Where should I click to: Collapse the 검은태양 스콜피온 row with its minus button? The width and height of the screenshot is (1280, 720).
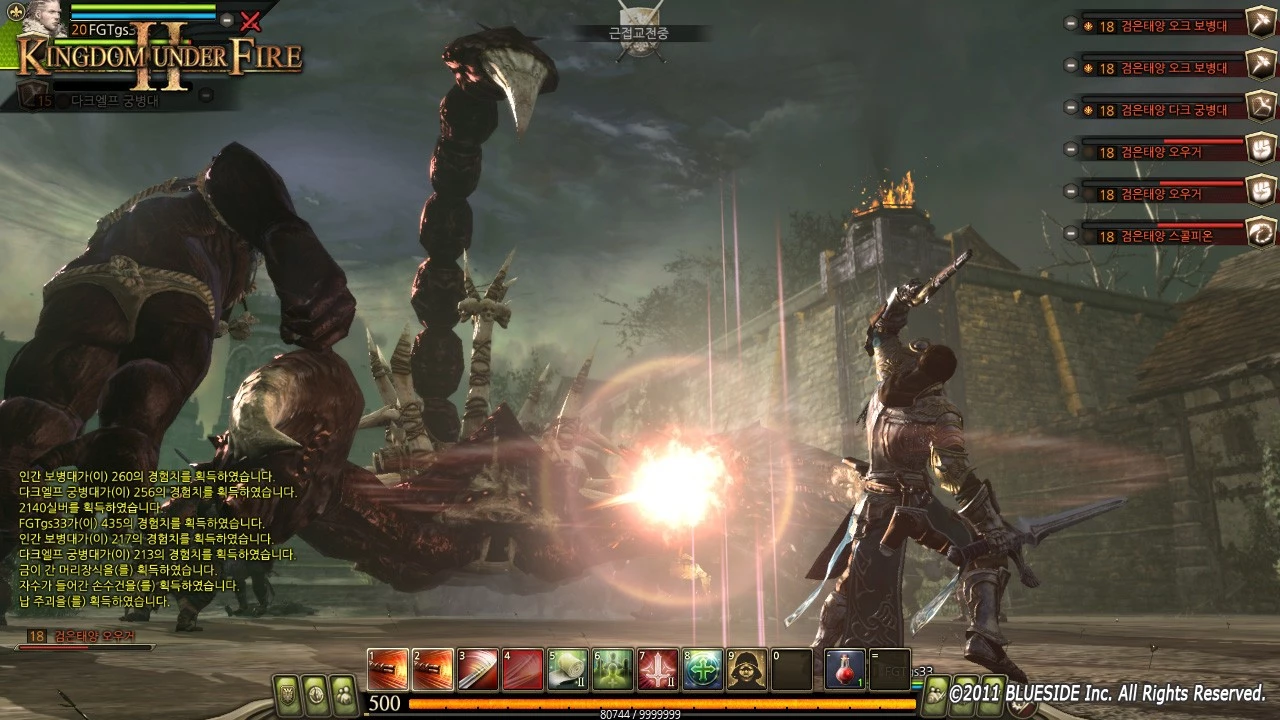pyautogui.click(x=1071, y=236)
